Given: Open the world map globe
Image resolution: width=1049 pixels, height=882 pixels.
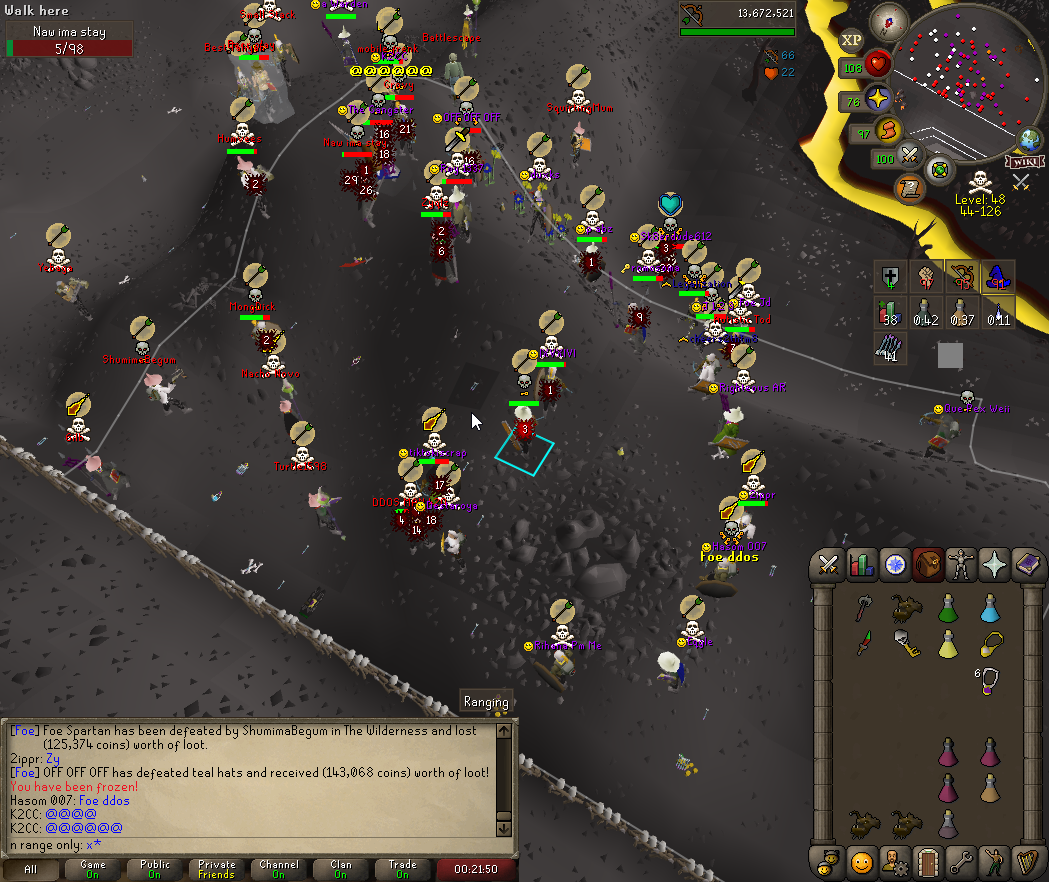Looking at the screenshot, I should tap(1029, 139).
